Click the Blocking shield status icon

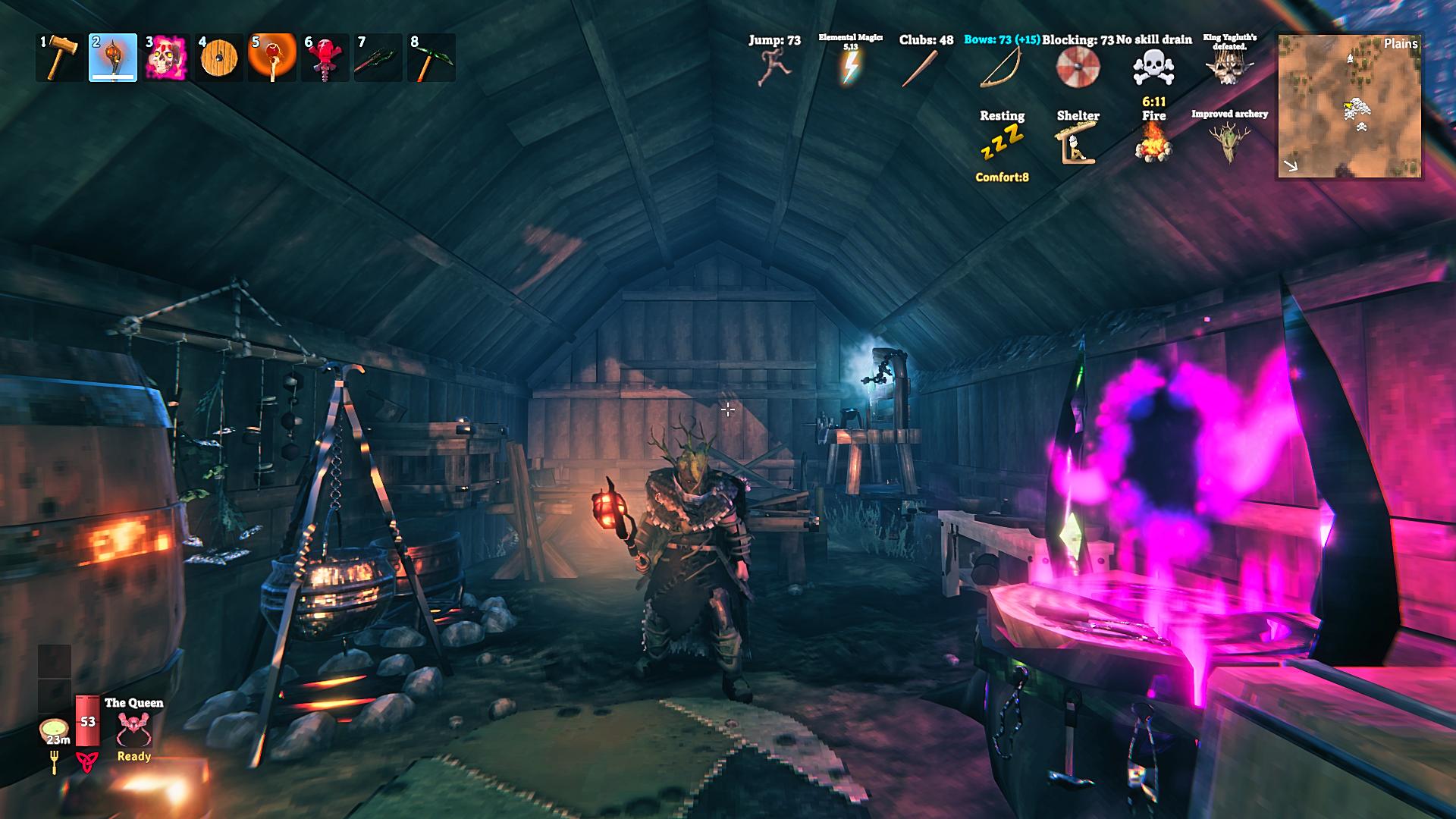click(1078, 68)
